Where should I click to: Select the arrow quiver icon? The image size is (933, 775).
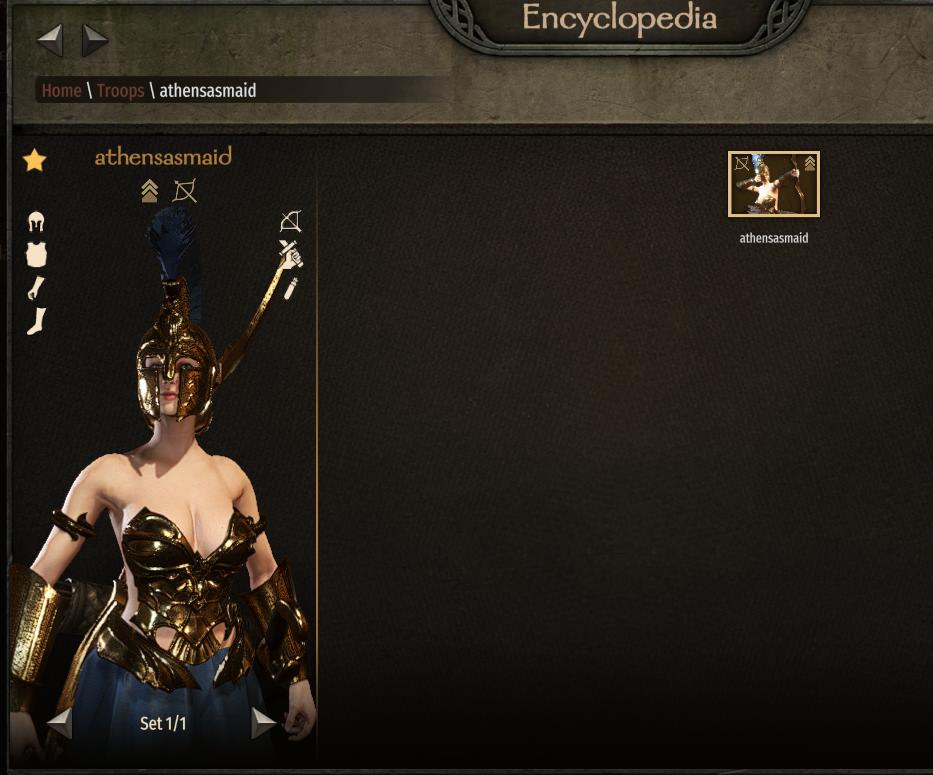point(291,288)
